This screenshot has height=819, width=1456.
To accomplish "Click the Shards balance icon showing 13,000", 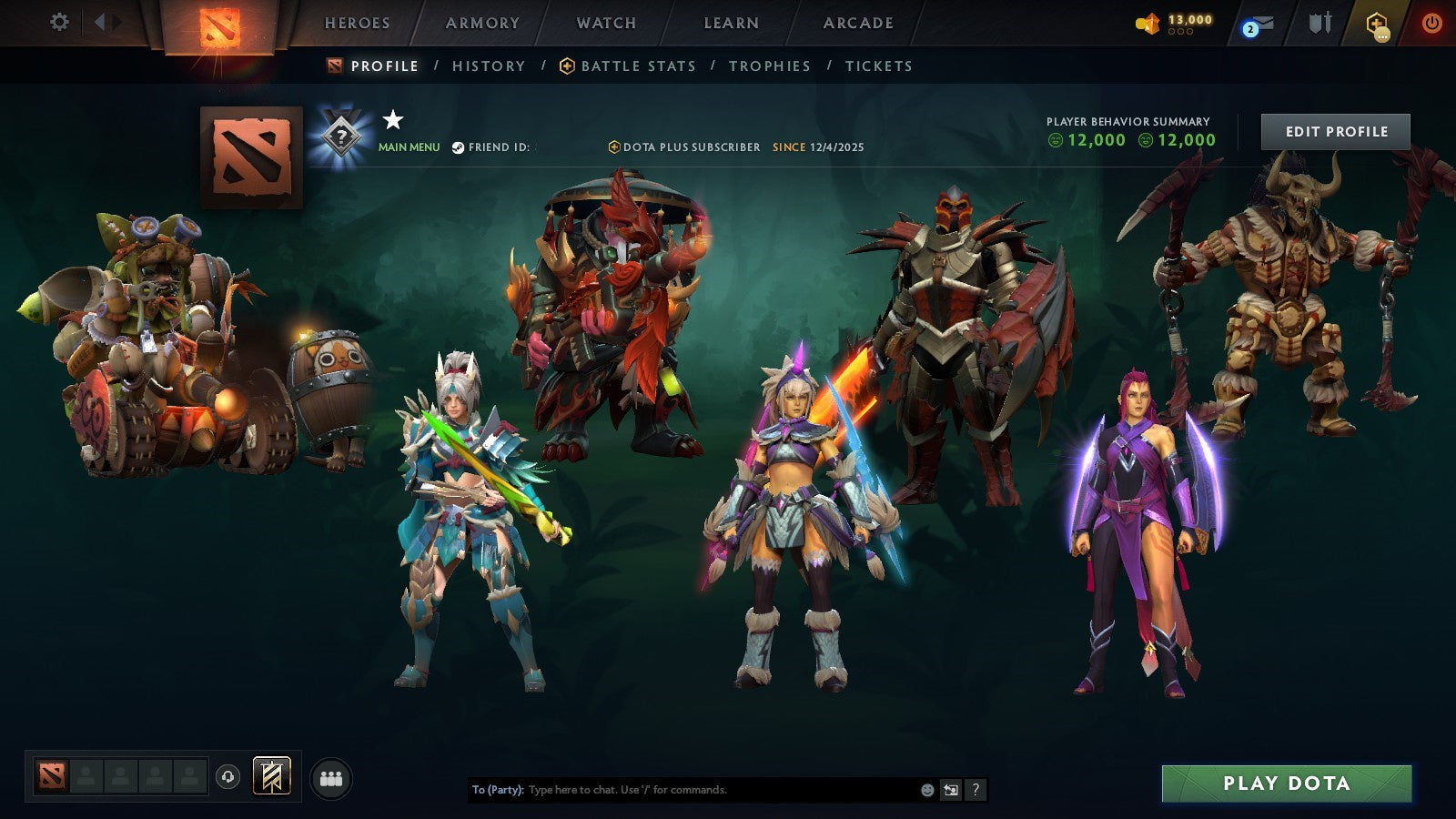I will 1148,22.
